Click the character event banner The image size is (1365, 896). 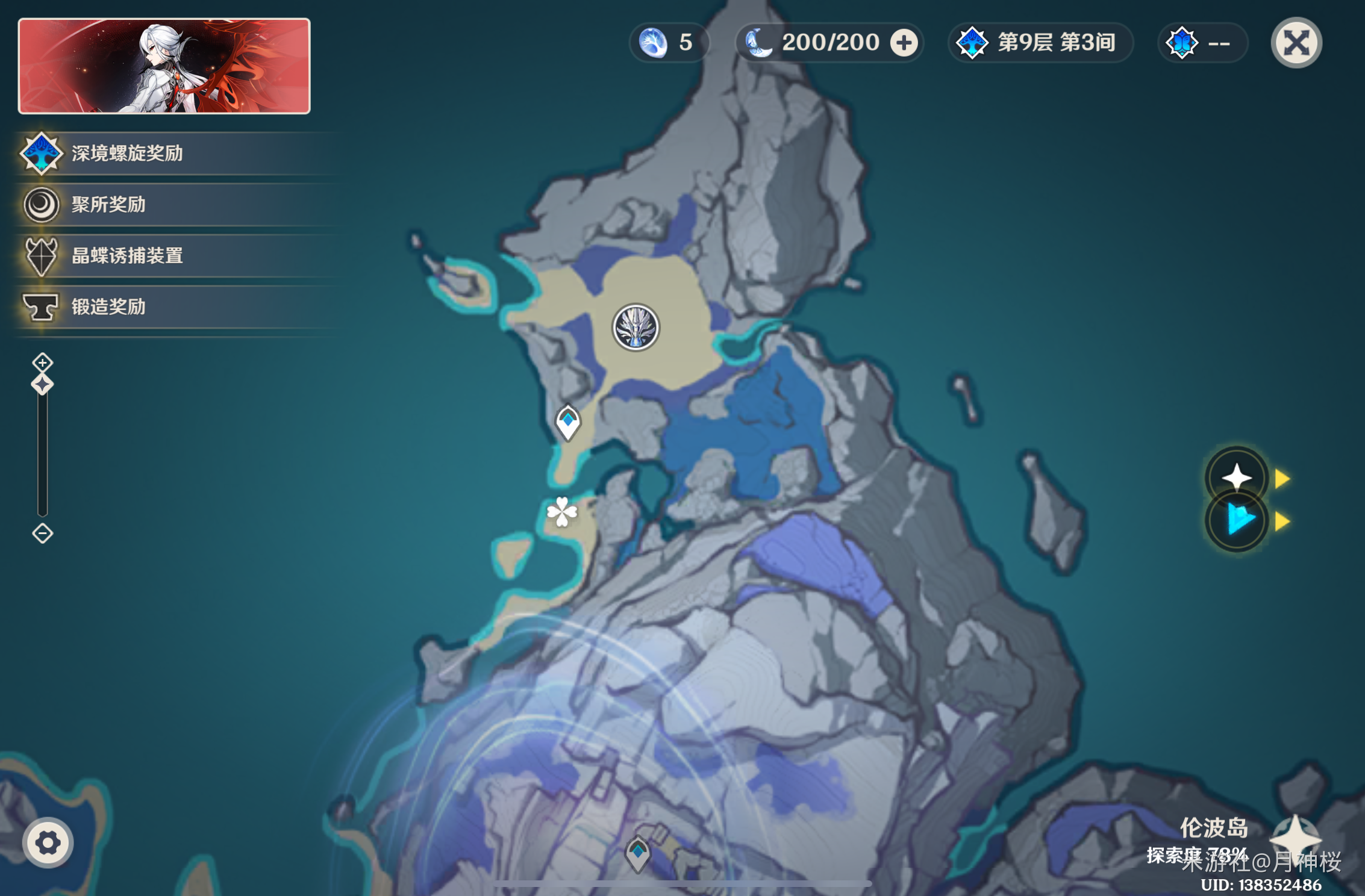pos(164,66)
